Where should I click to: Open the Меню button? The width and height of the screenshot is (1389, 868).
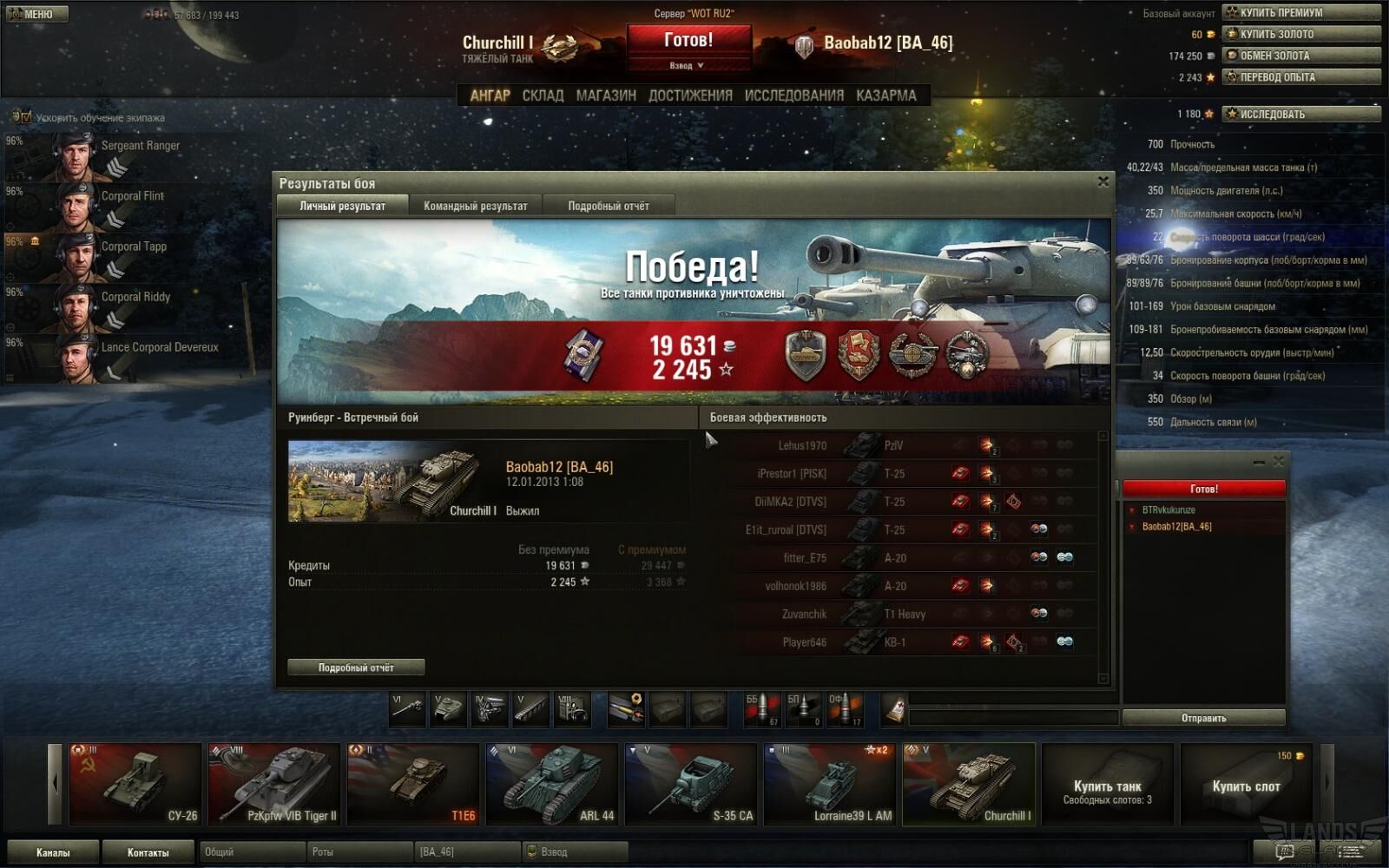[36, 14]
